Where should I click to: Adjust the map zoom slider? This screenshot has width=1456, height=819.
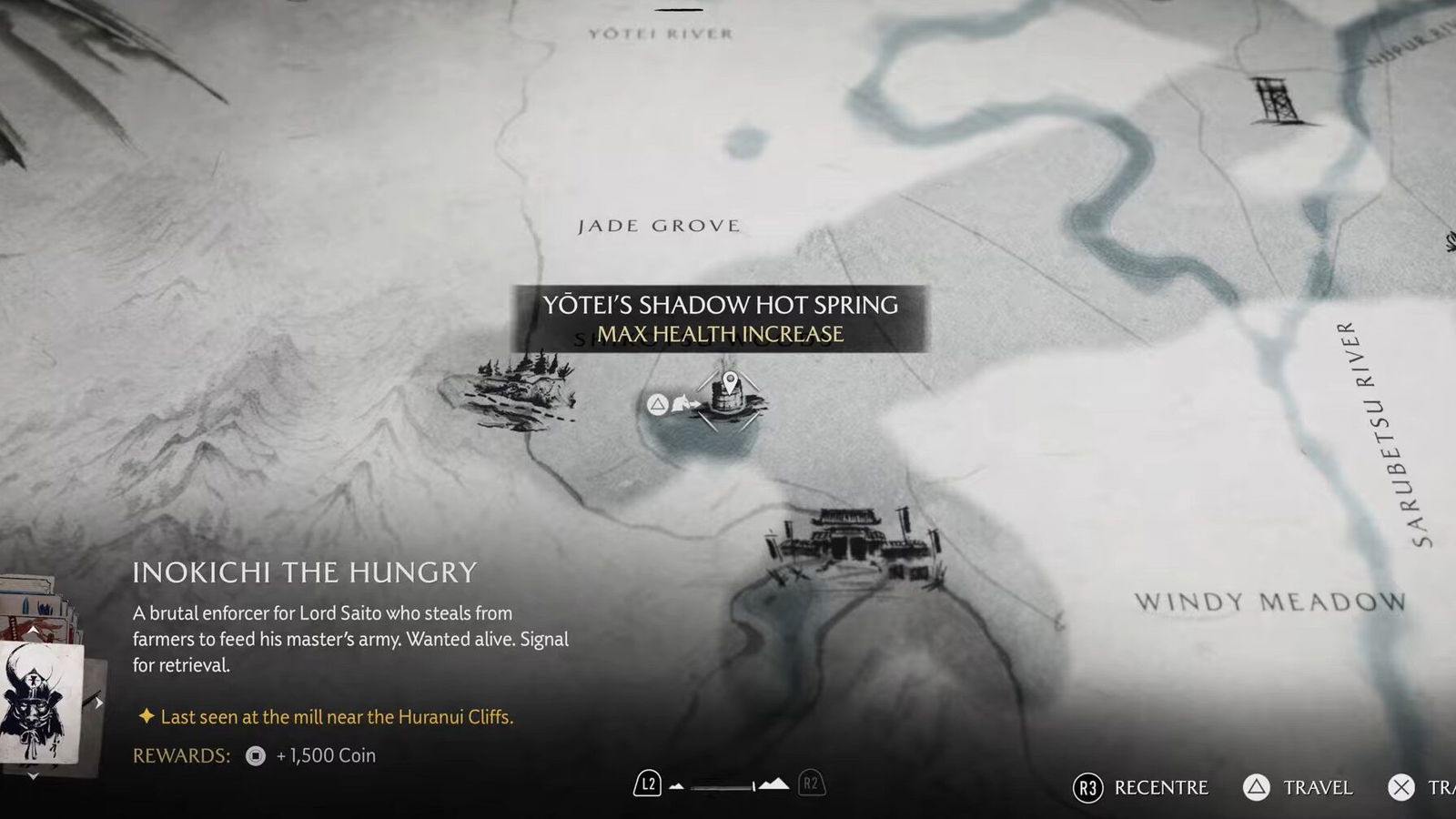click(725, 785)
